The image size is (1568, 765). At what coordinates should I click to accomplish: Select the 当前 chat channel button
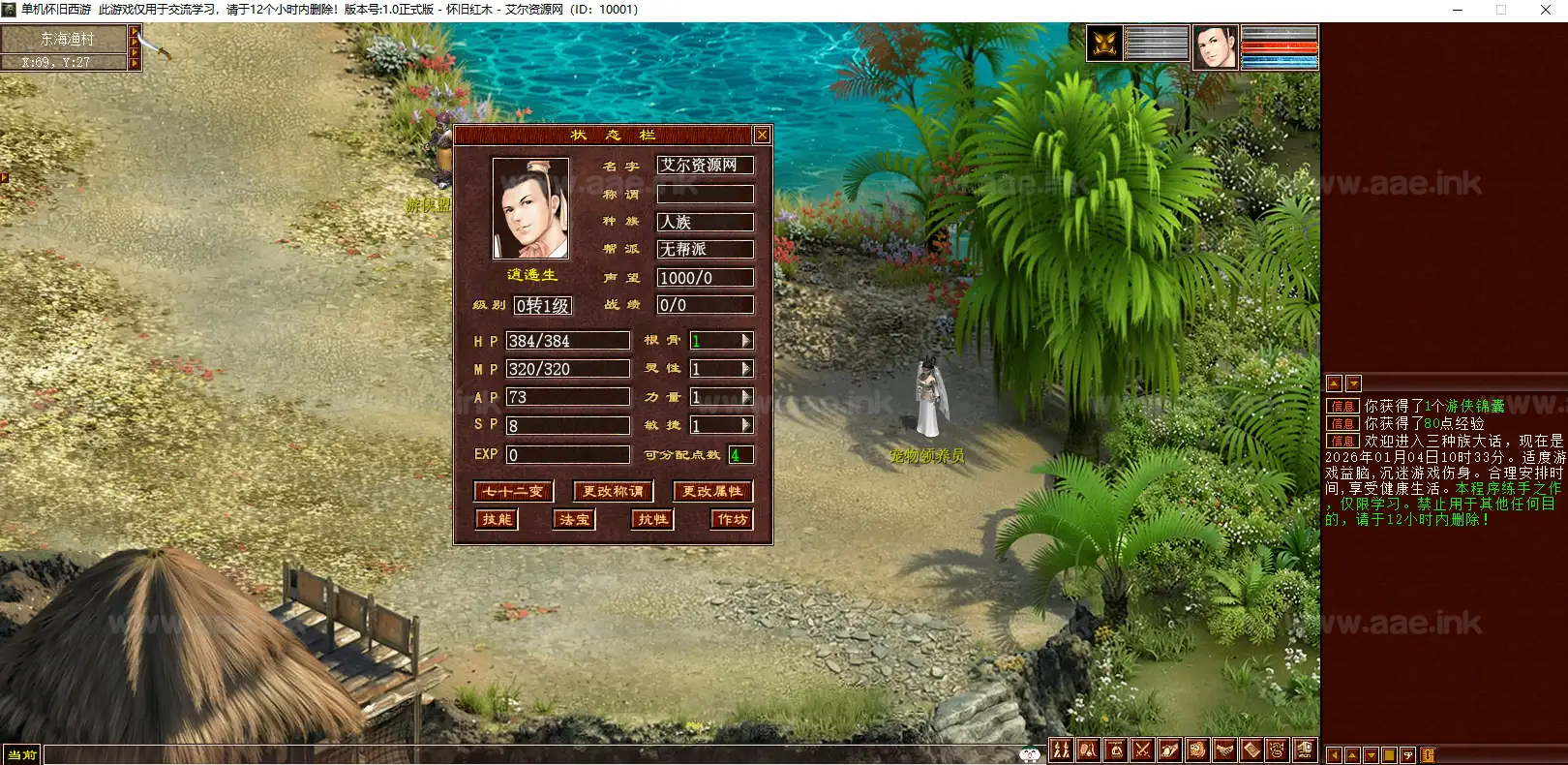click(x=21, y=754)
